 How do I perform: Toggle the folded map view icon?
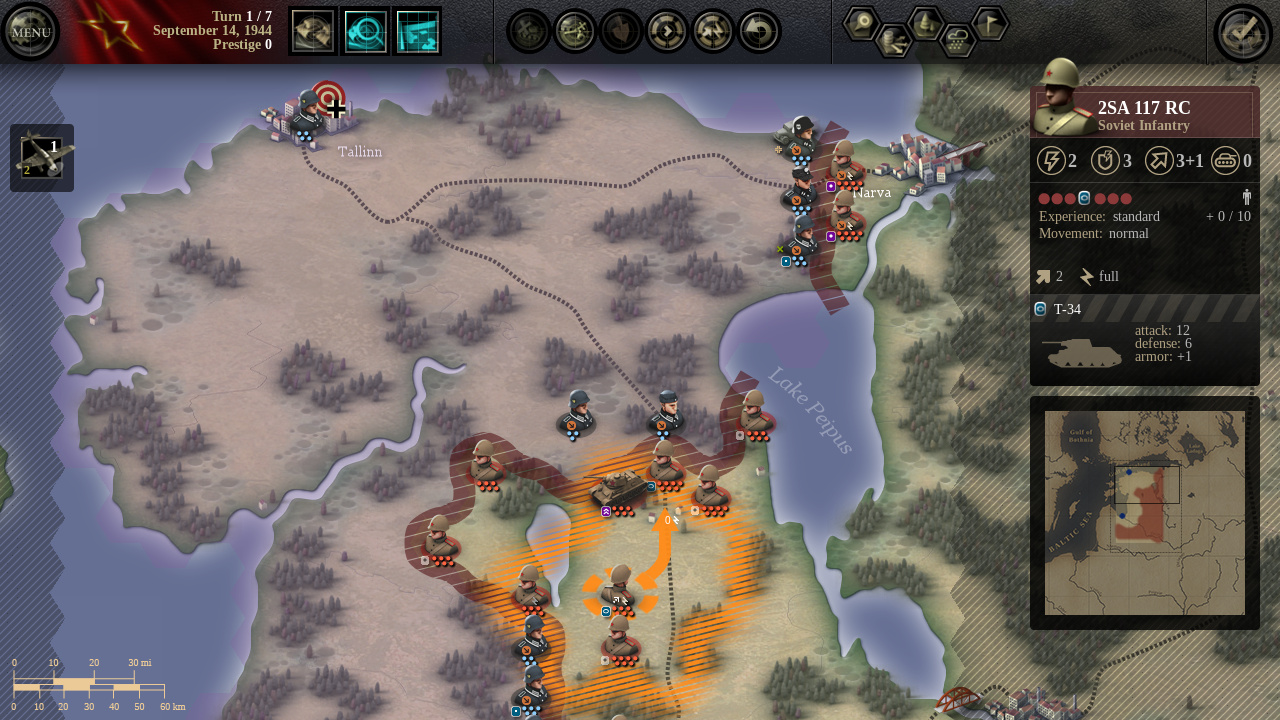[x=313, y=31]
